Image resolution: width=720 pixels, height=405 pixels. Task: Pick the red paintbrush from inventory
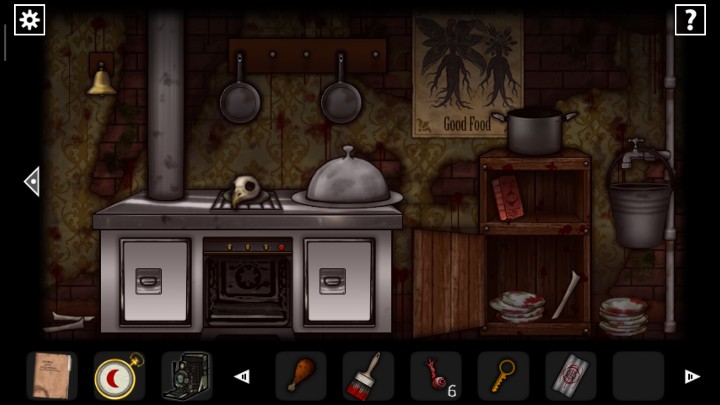(367, 376)
